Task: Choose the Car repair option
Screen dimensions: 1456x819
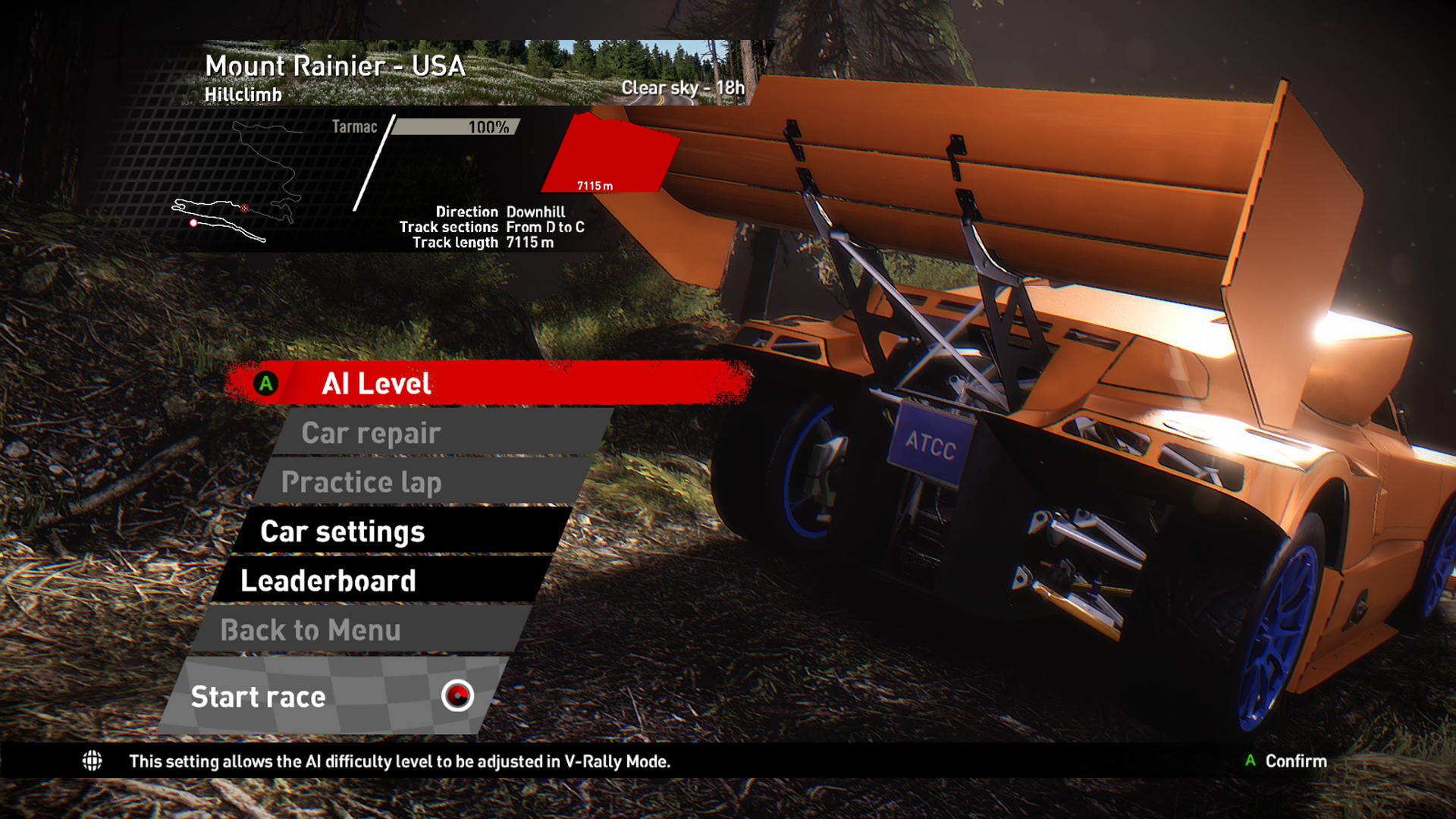Action: (x=444, y=433)
